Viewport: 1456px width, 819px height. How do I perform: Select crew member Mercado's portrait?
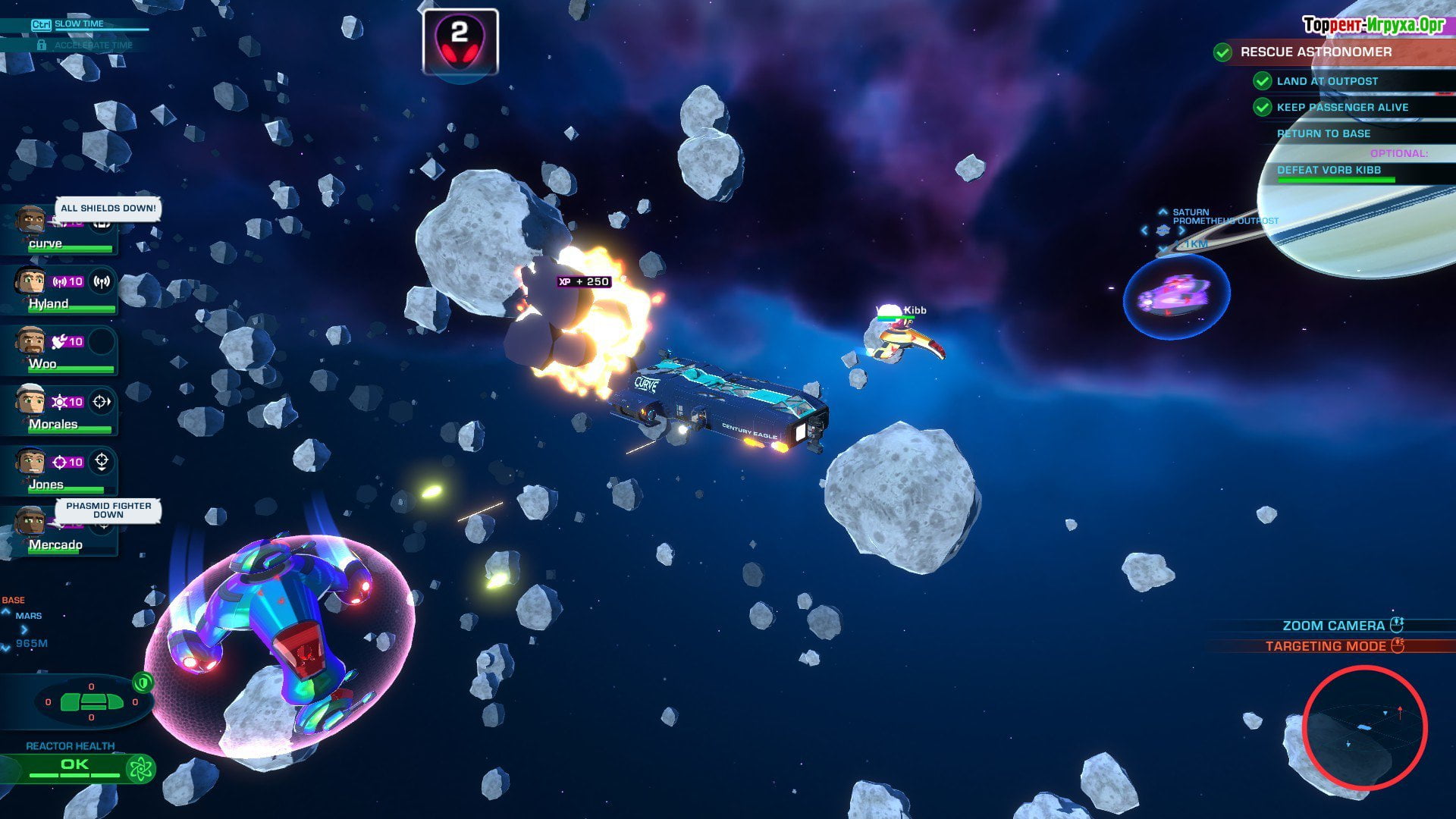point(30,522)
